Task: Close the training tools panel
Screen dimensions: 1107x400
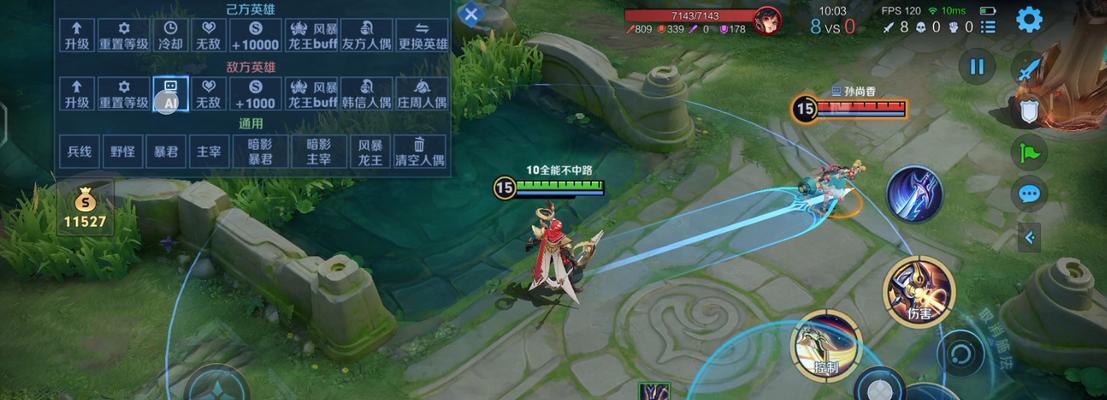Action: click(471, 14)
